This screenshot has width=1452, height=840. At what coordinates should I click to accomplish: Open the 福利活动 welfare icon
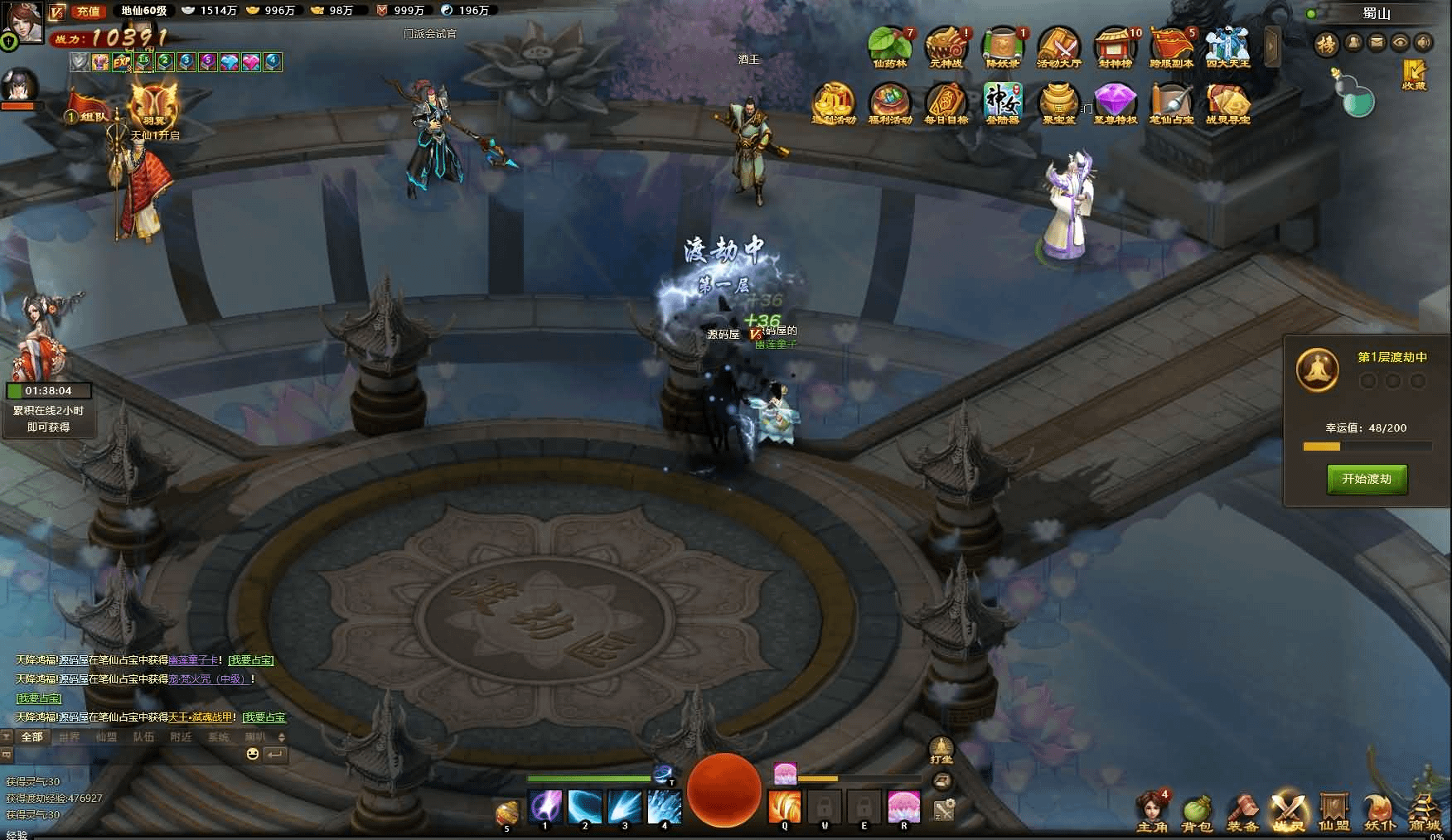(889, 103)
